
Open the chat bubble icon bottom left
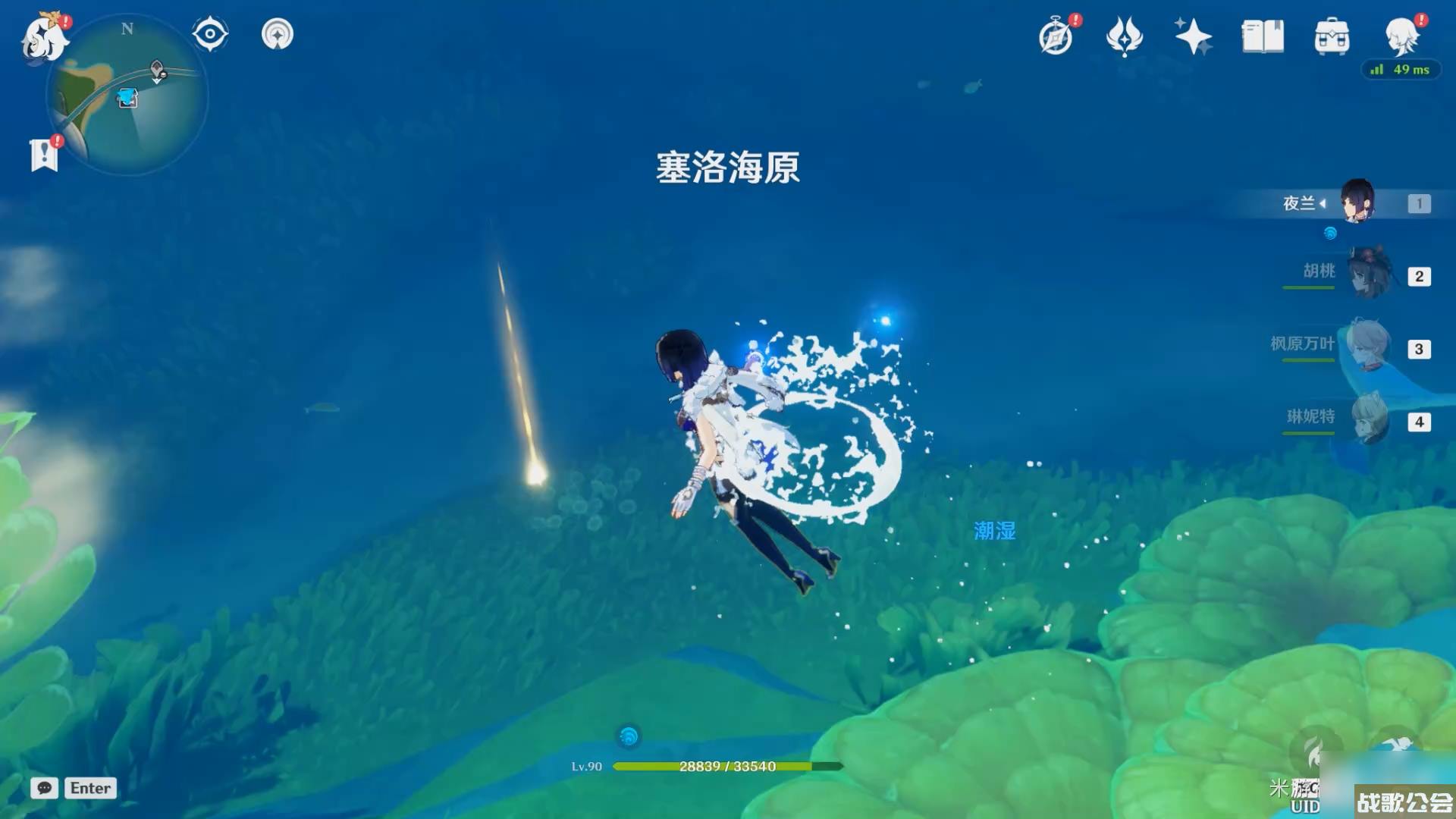pos(44,789)
